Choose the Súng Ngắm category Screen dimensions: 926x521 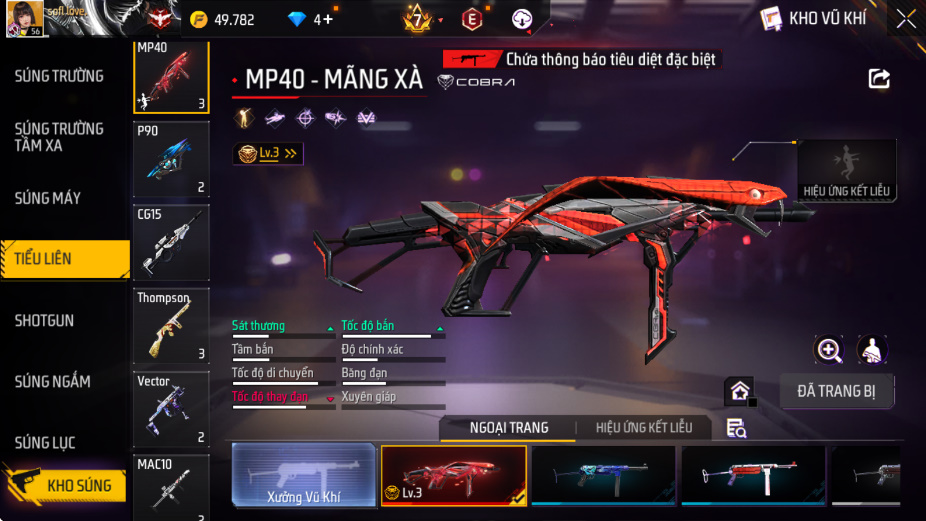click(x=52, y=381)
